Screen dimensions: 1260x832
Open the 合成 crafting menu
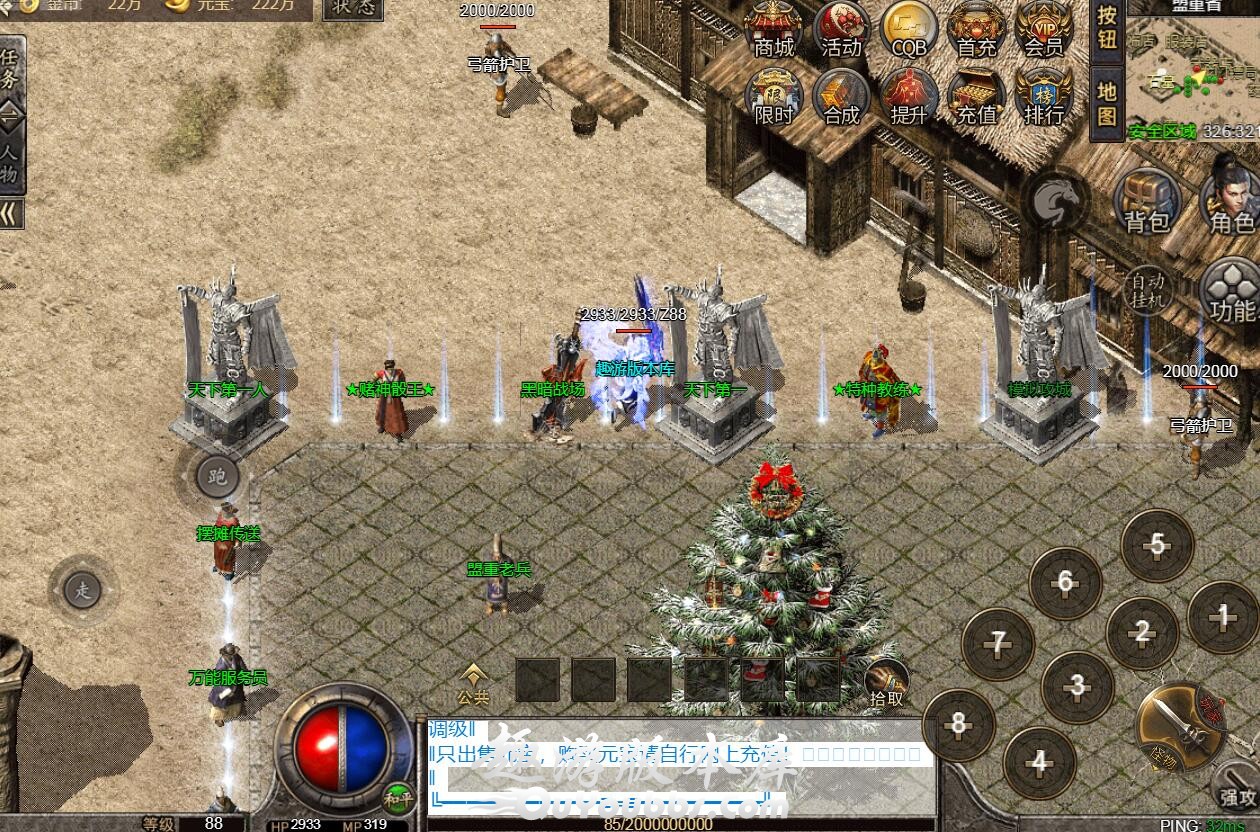841,97
